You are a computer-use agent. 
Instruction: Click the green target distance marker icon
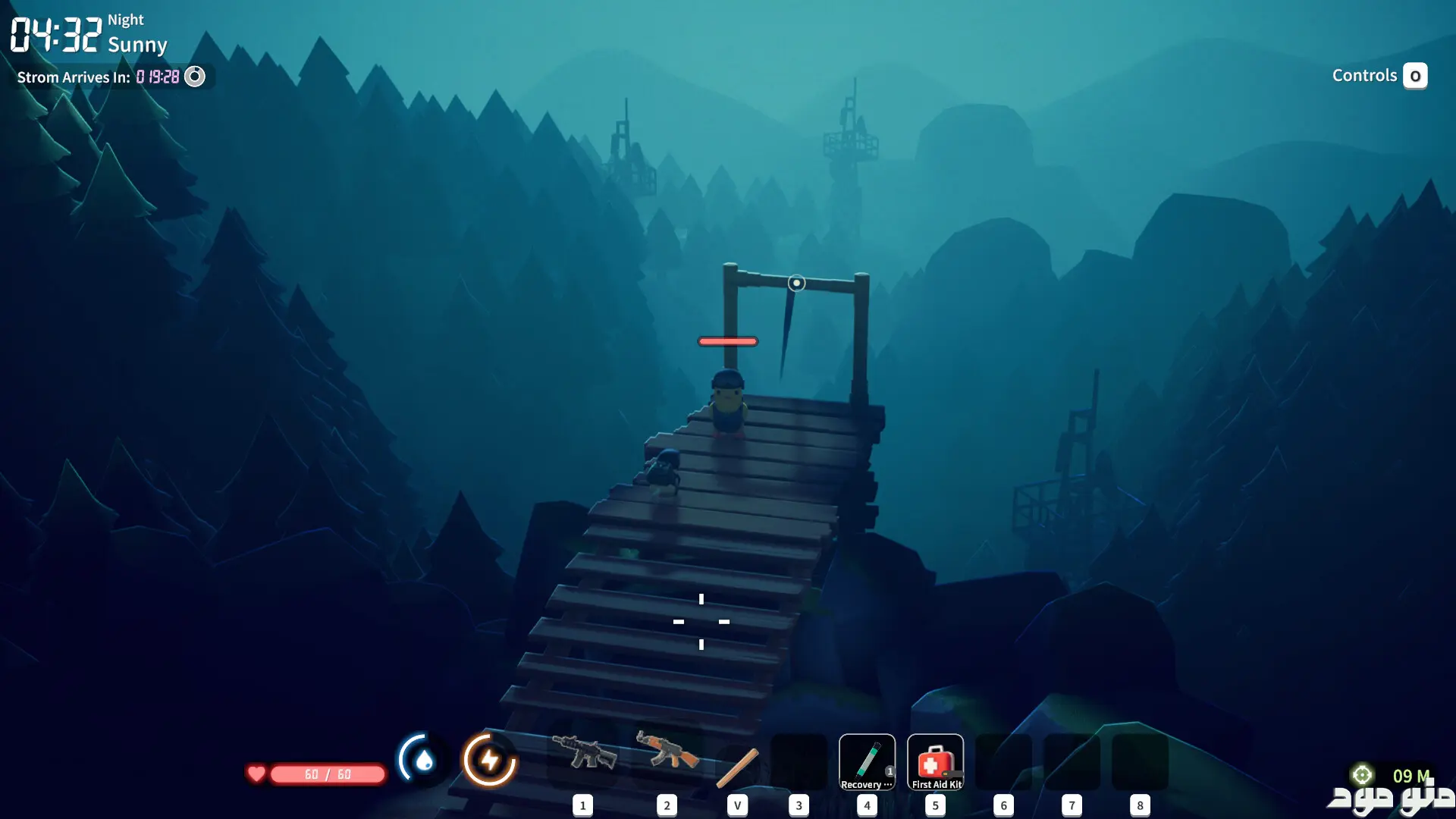point(1362,774)
